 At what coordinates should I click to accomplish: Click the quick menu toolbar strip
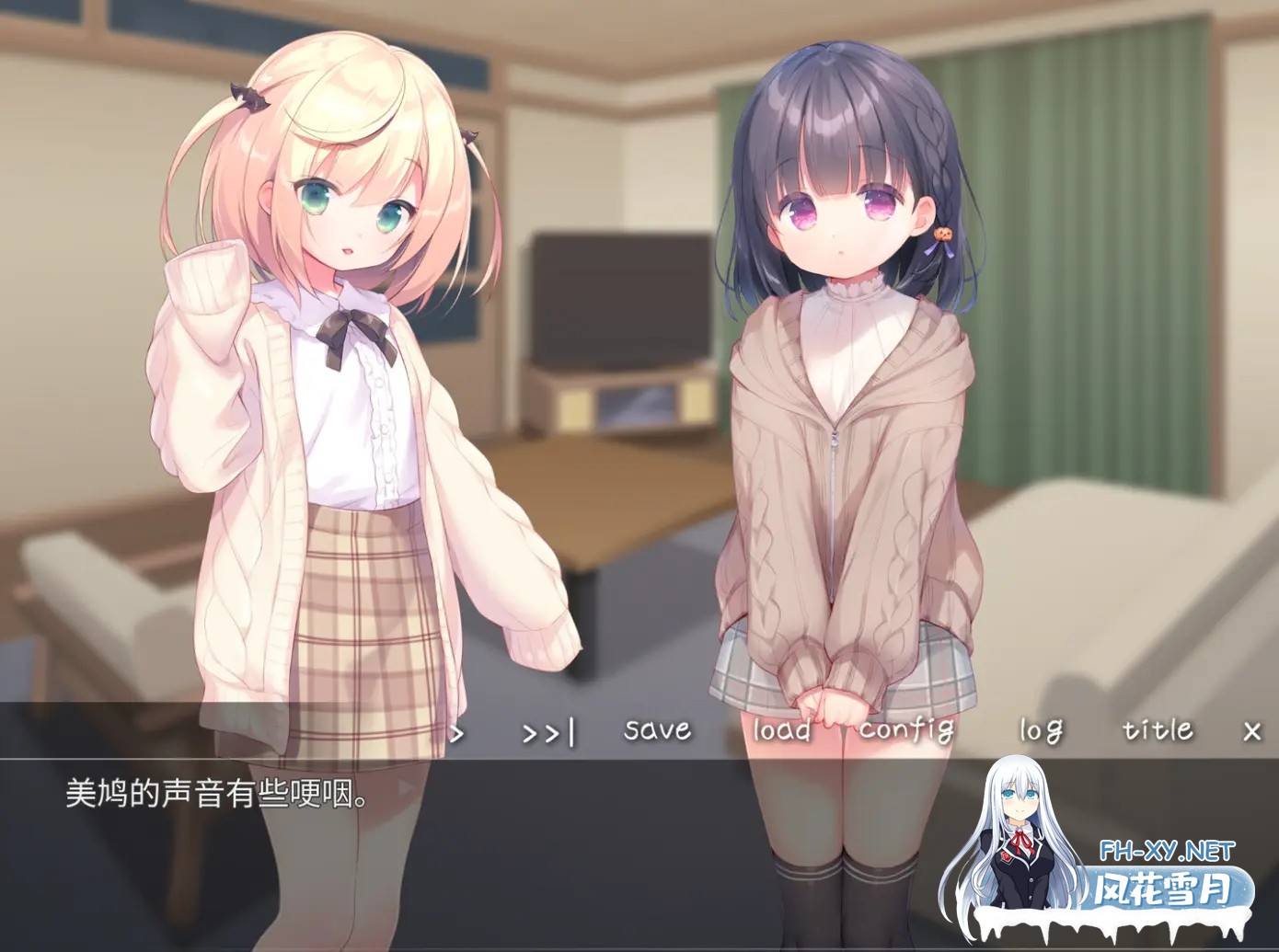[276, 728]
